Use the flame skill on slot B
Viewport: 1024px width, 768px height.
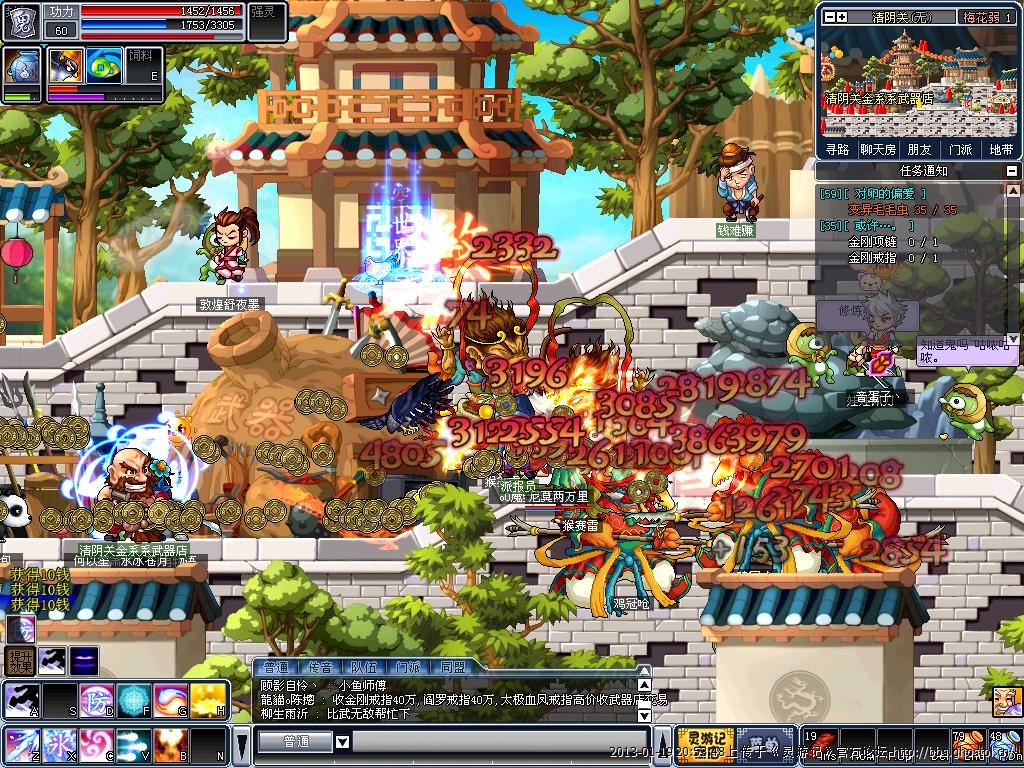click(170, 746)
